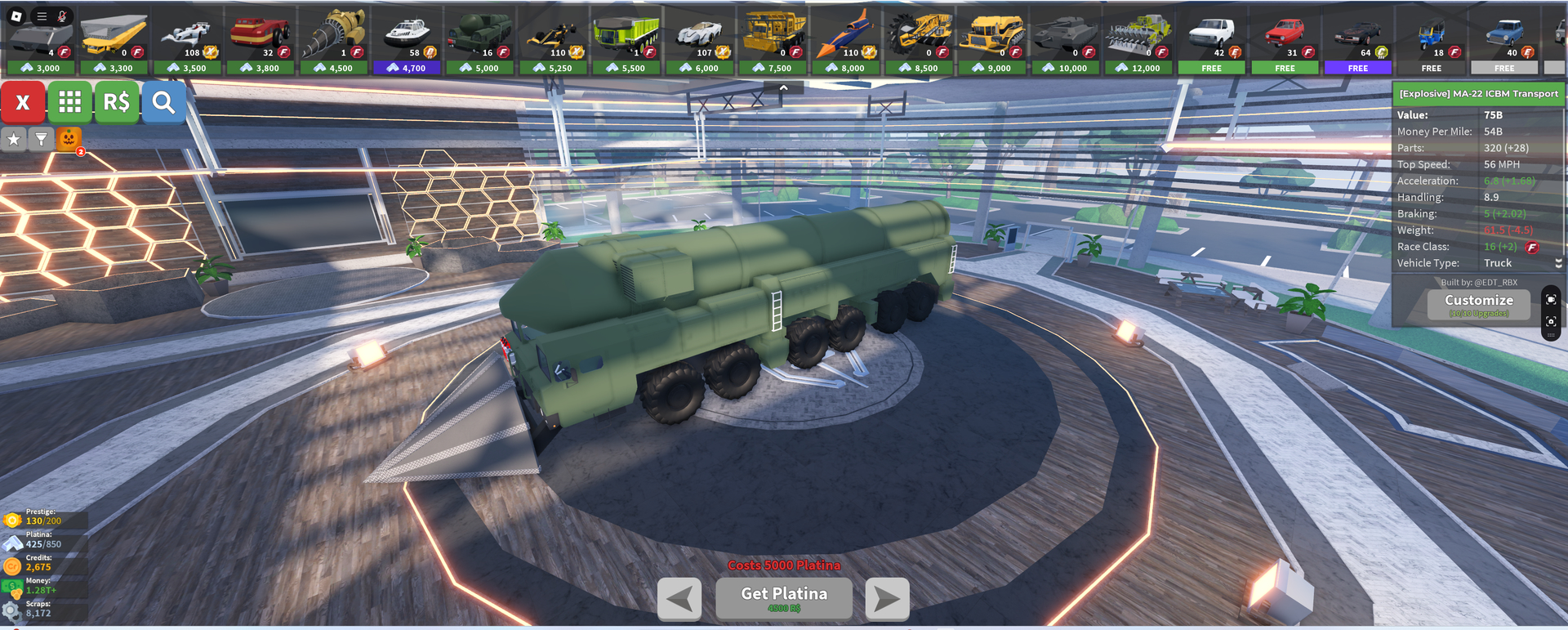This screenshot has width=1568, height=630.
Task: Open the Roblox menu logo button
Action: (x=16, y=16)
